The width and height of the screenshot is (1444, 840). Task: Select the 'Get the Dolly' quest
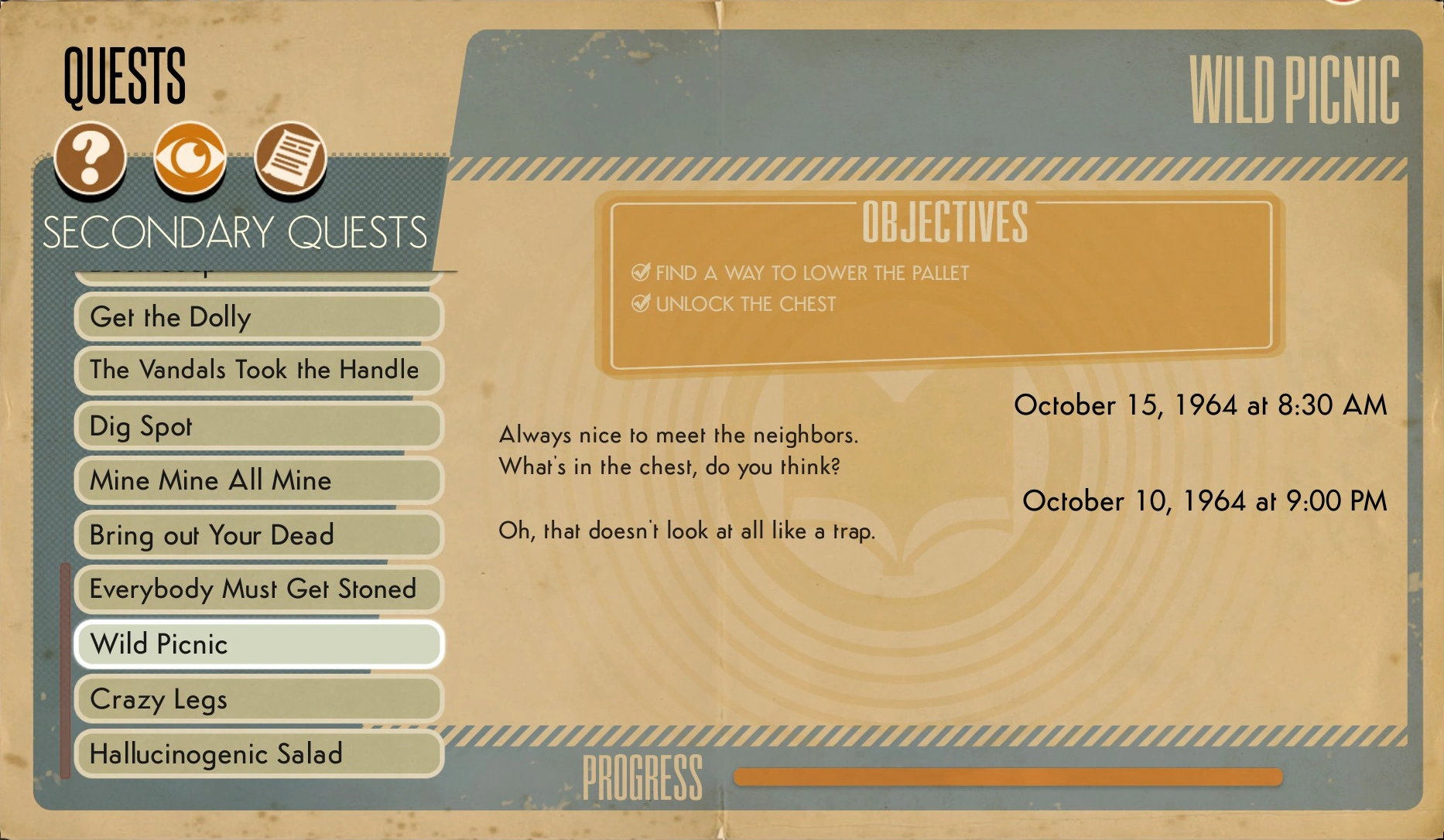pos(257,317)
